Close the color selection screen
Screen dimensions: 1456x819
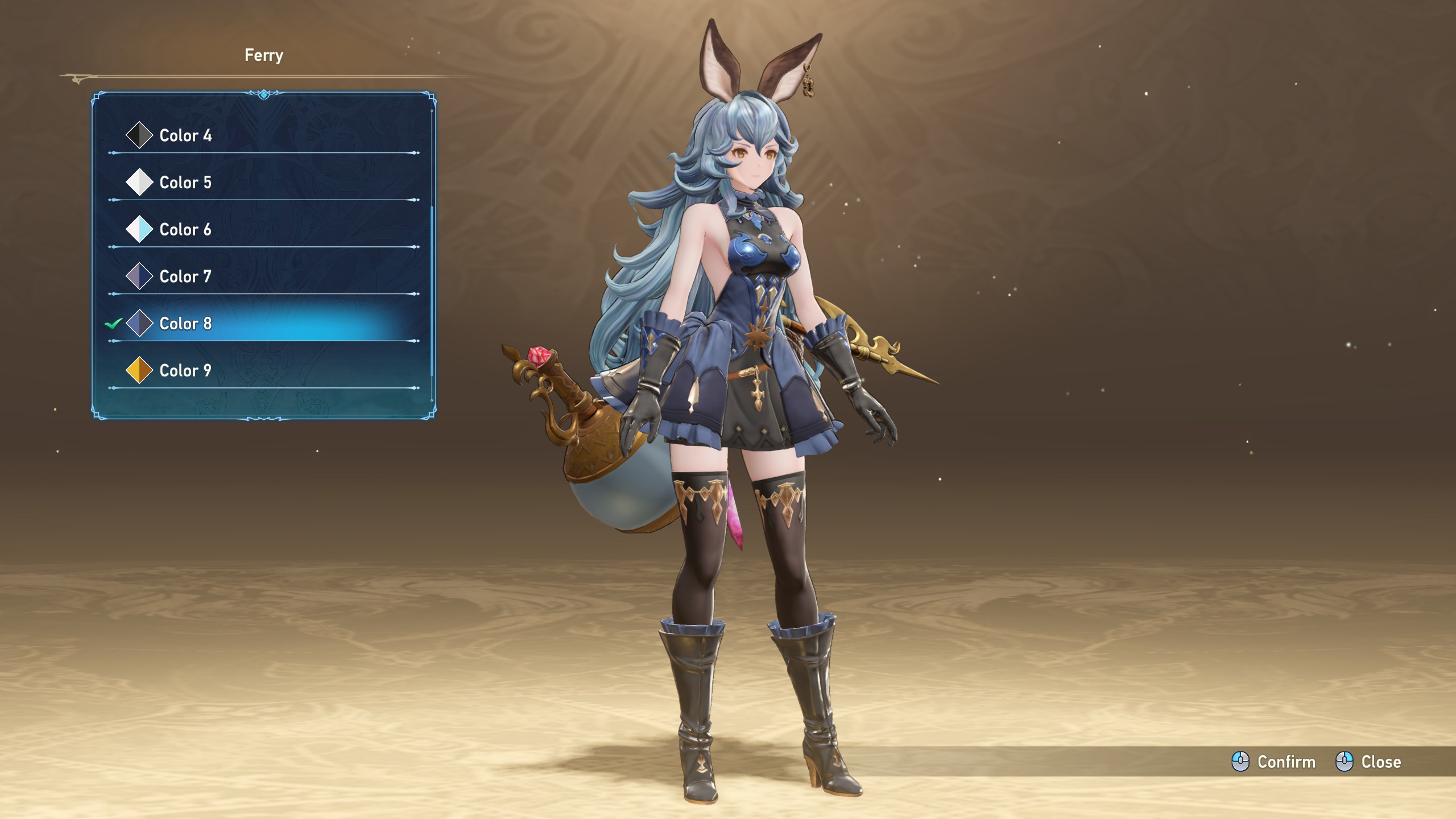click(x=1368, y=762)
